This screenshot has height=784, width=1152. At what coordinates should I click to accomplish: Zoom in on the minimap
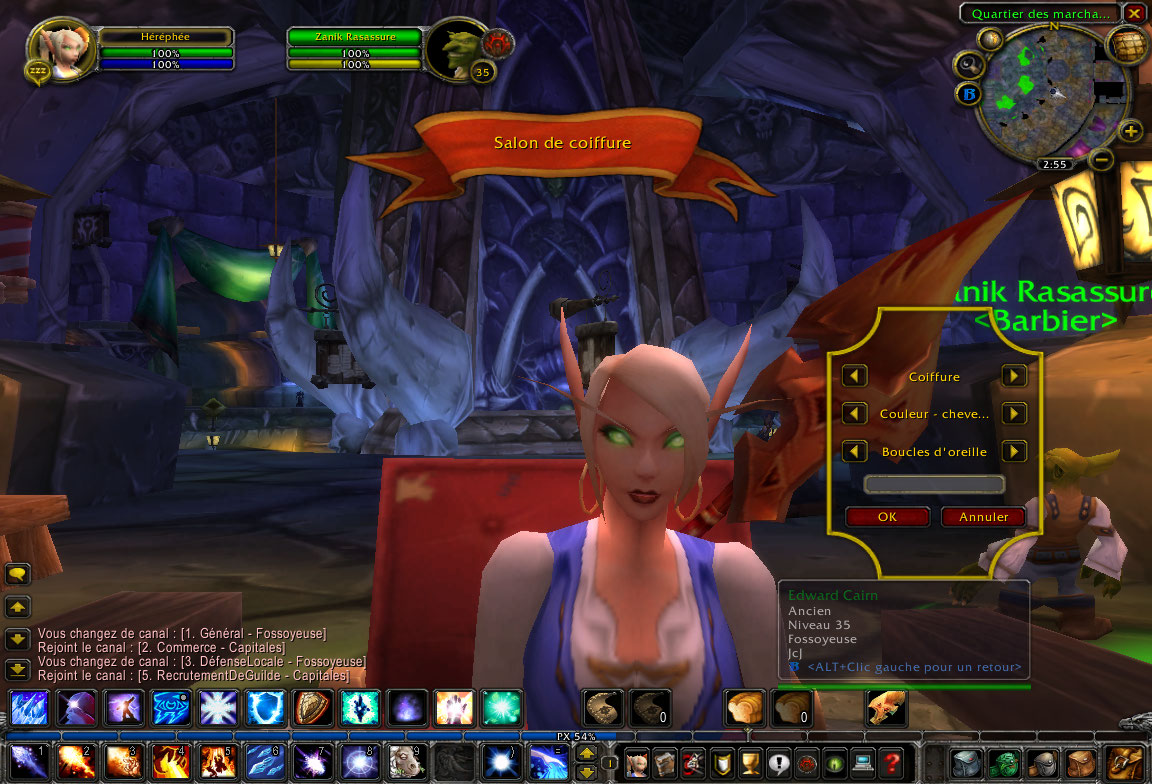[1130, 131]
